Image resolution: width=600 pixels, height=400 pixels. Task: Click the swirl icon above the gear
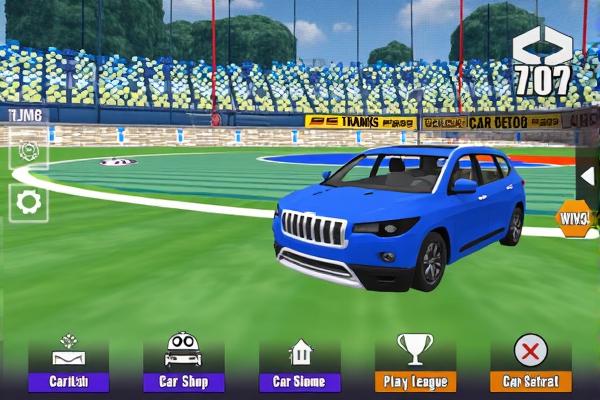(x=28, y=152)
